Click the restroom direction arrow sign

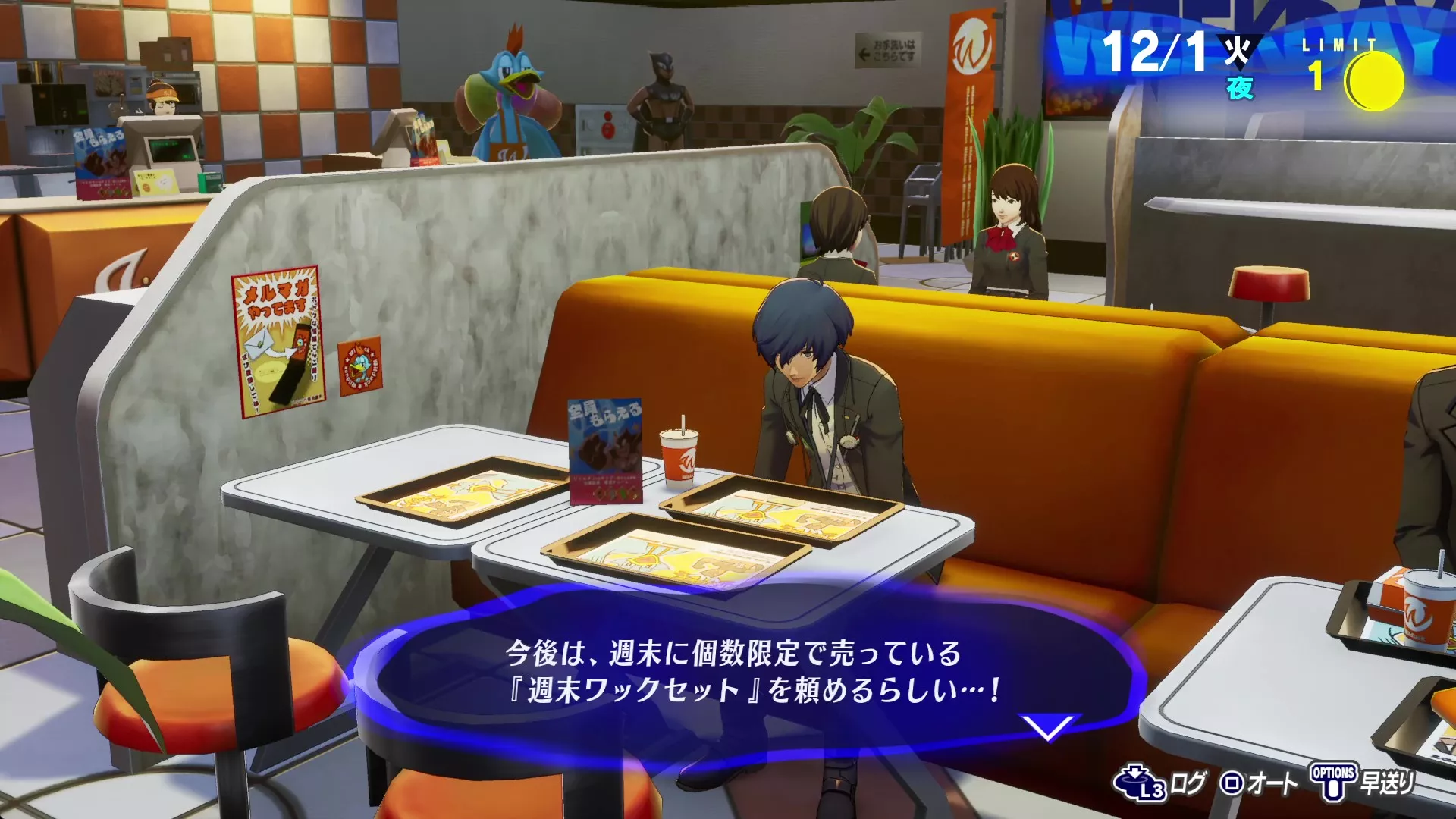889,49
